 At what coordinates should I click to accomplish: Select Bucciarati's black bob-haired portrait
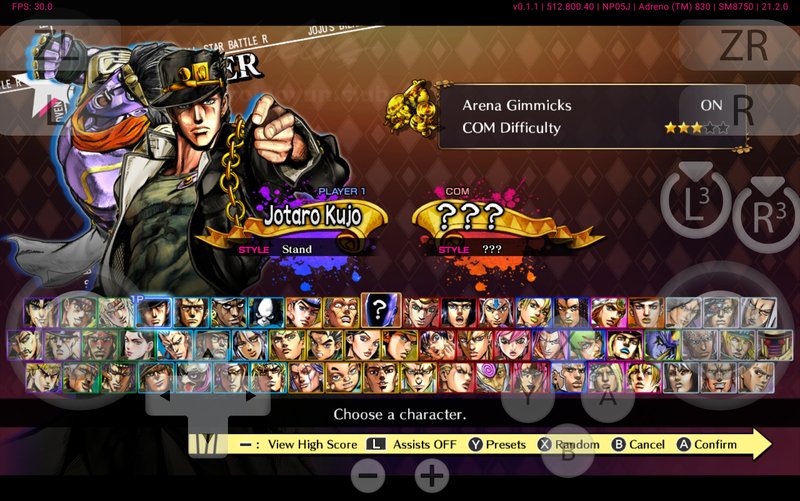click(x=457, y=312)
